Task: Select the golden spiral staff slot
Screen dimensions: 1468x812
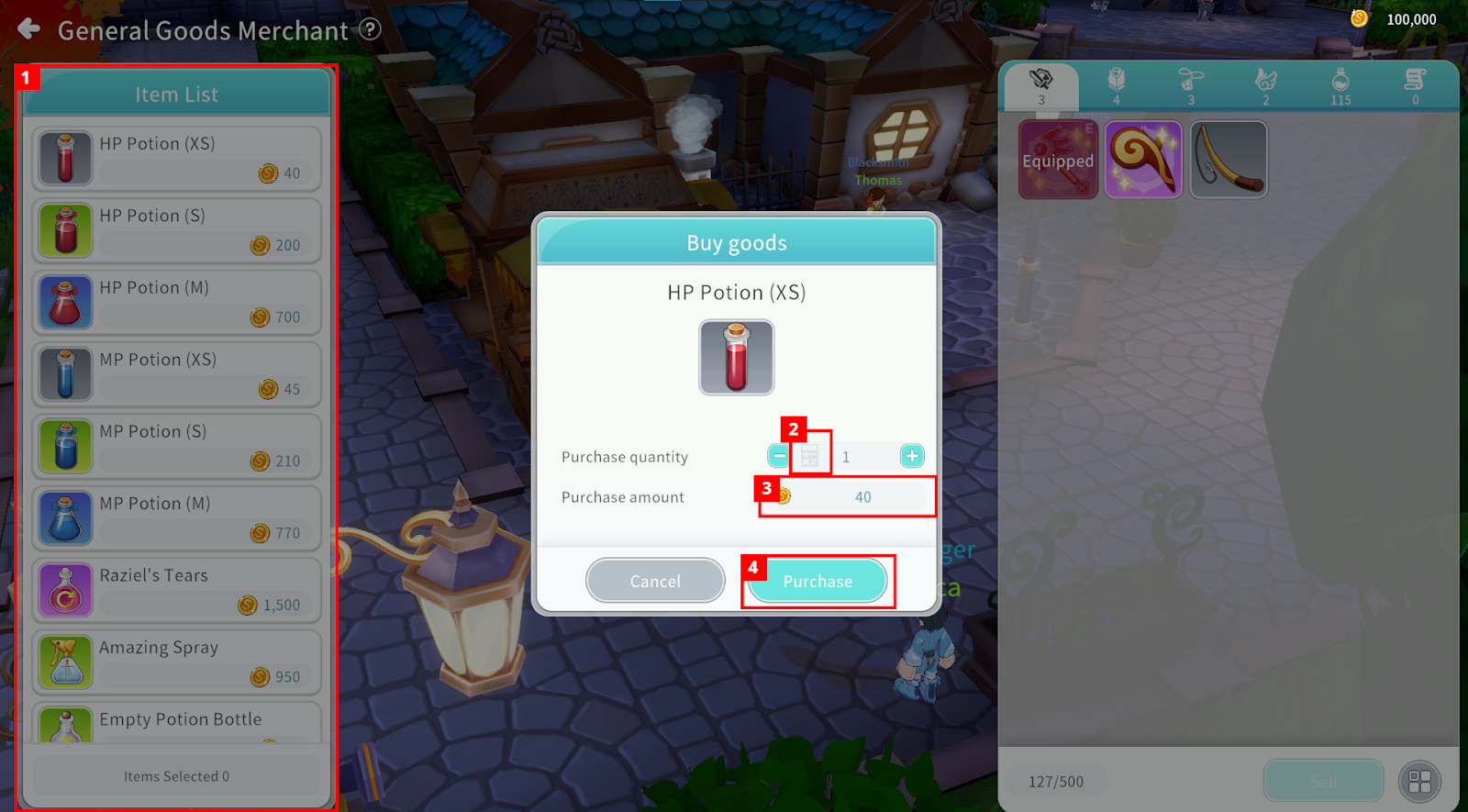Action: point(1143,160)
